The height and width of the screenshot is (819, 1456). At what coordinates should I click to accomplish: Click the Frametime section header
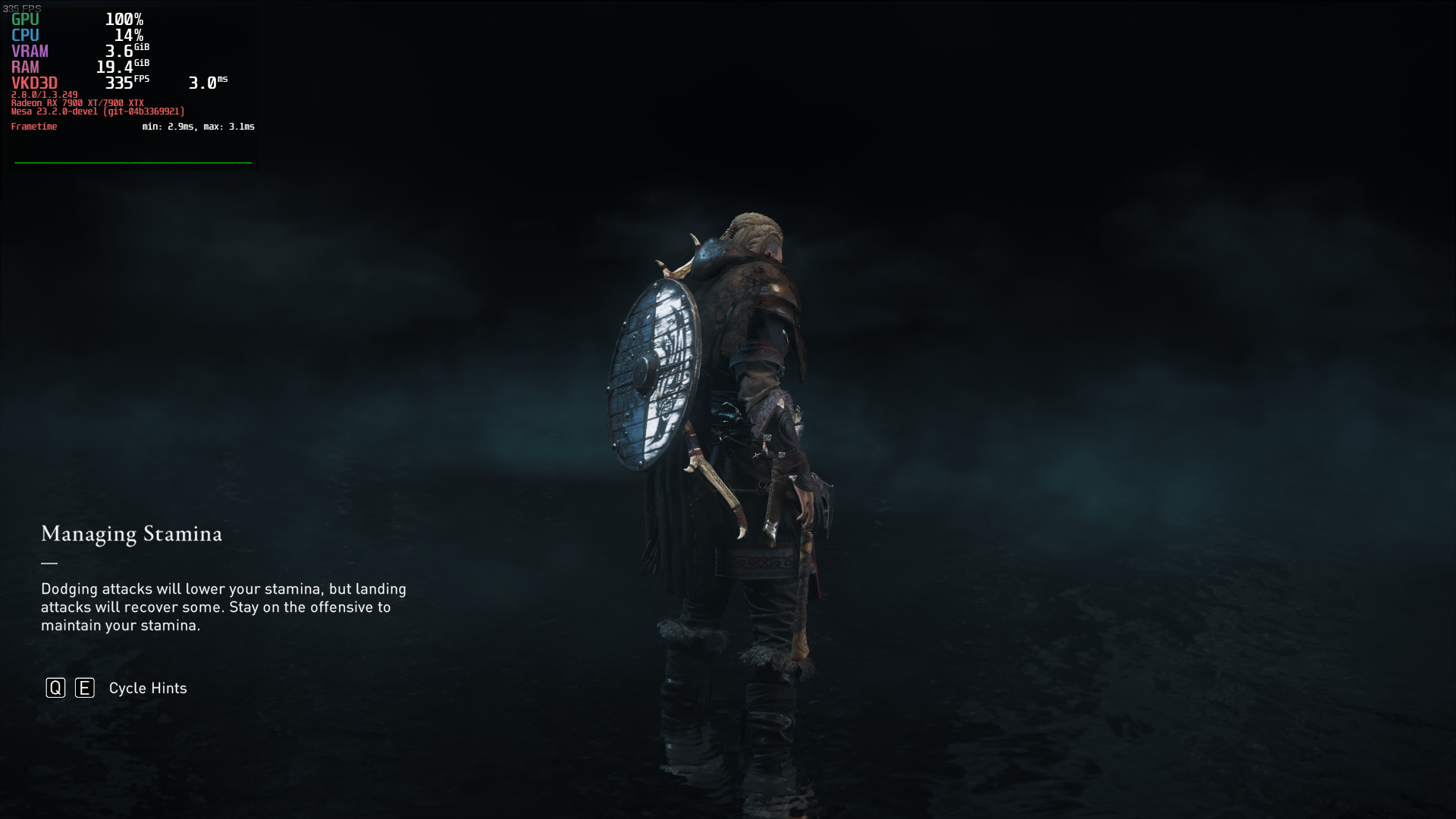coord(34,127)
